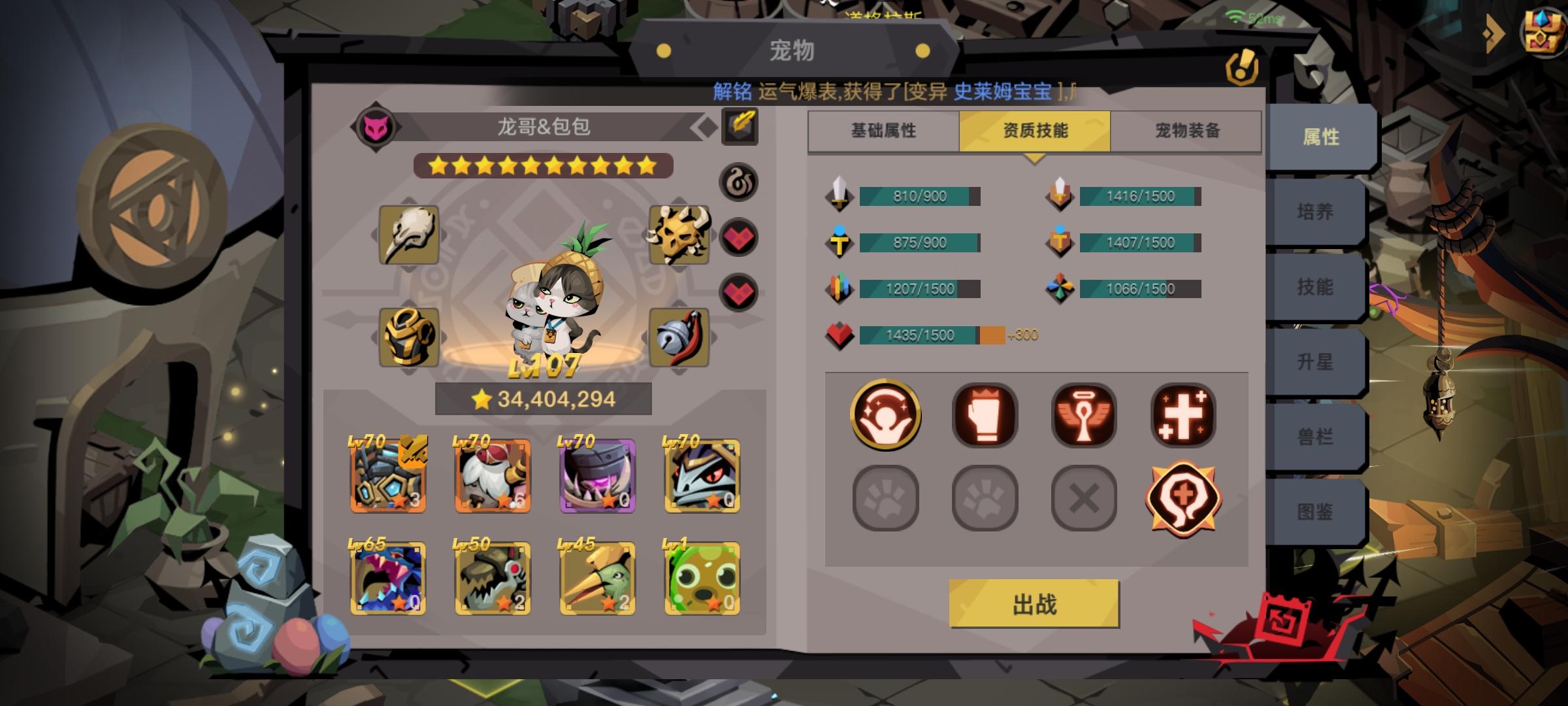Image resolution: width=1568 pixels, height=706 pixels.
Task: Click the quill edit icon beside pet name
Action: pos(738,126)
